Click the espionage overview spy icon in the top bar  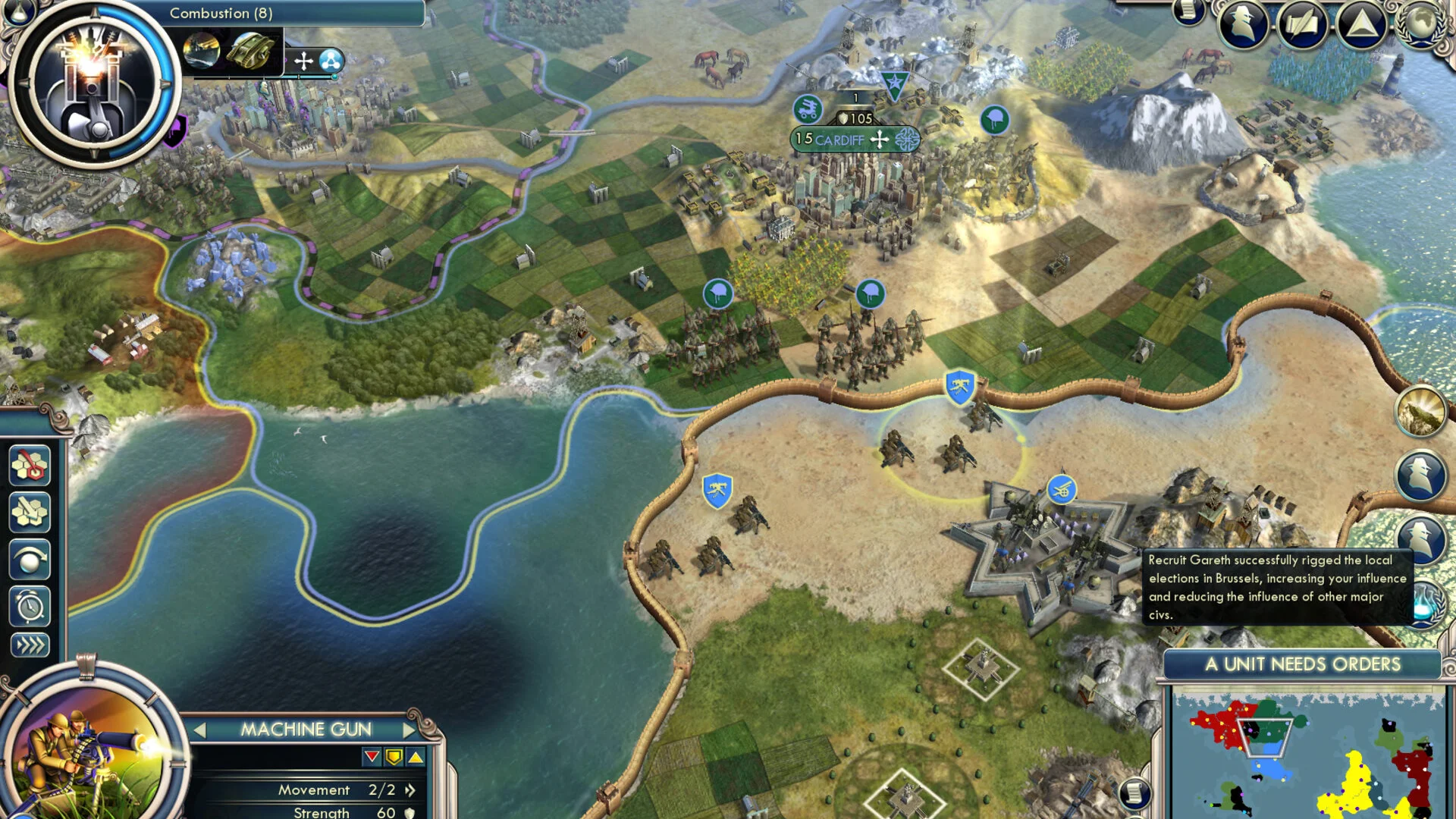click(1243, 24)
